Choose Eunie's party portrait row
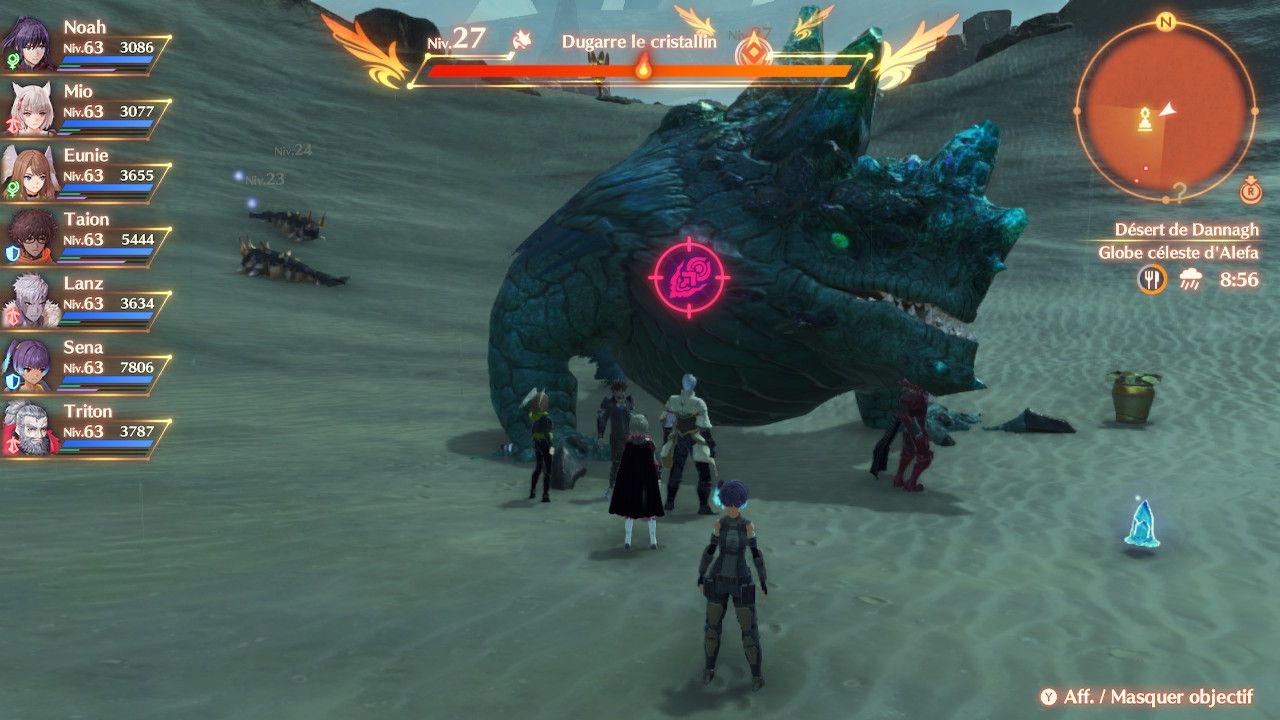The image size is (1280, 720). (85, 171)
